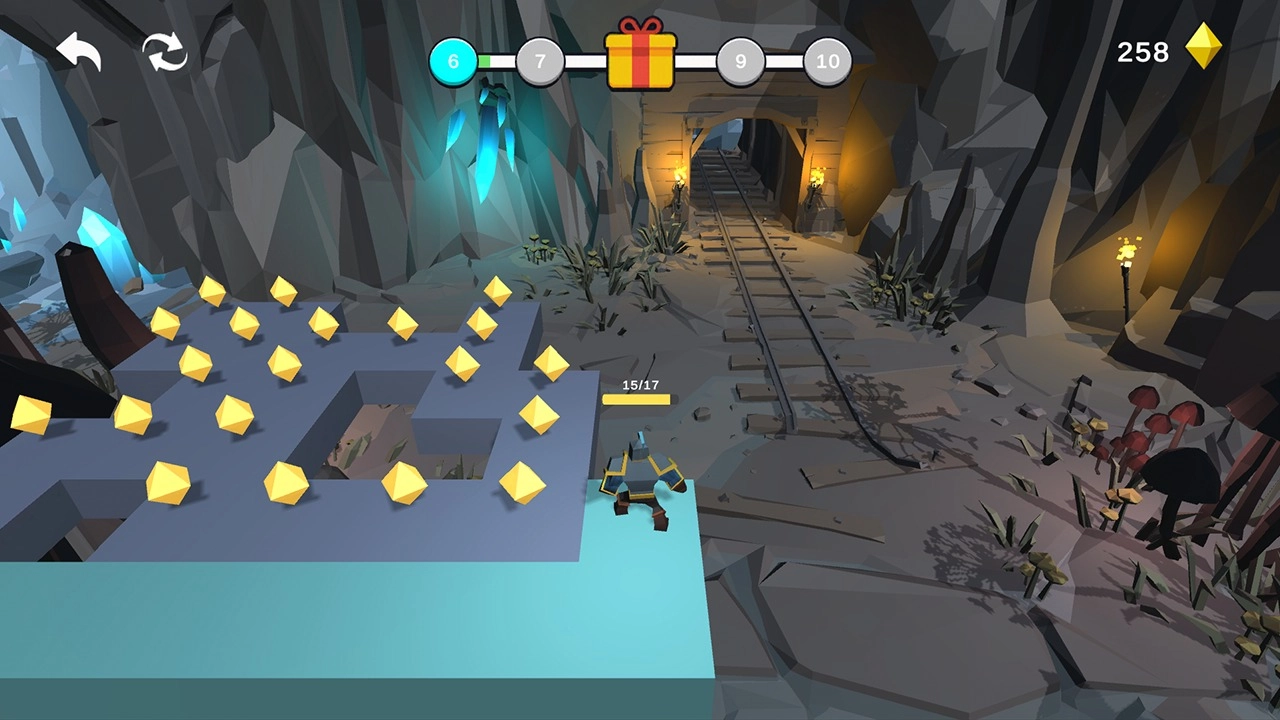Select level 6 marker on the progress track
The width and height of the screenshot is (1280, 720).
(x=453, y=61)
